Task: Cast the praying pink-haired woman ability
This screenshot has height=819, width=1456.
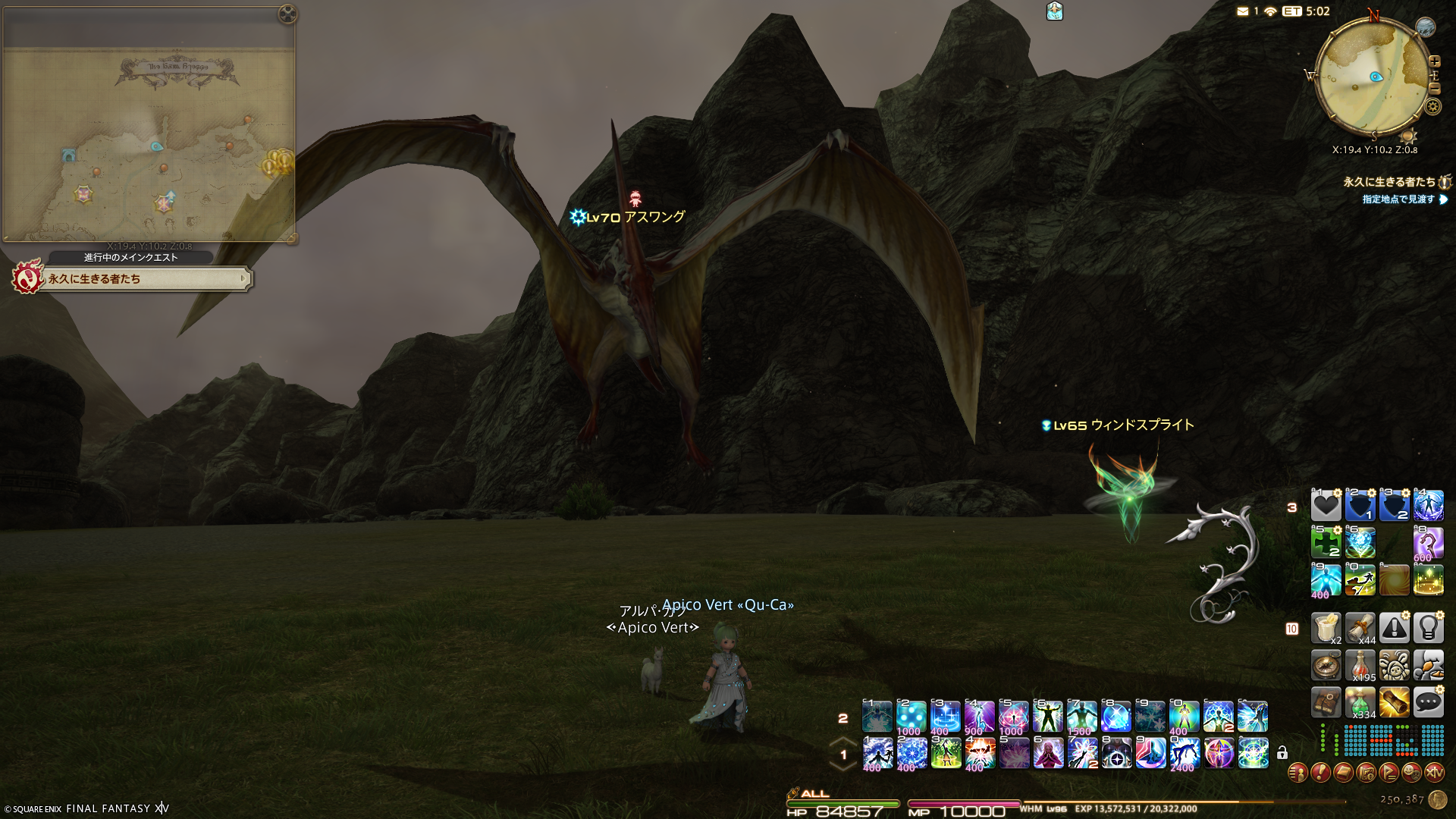Action: [x=1048, y=753]
